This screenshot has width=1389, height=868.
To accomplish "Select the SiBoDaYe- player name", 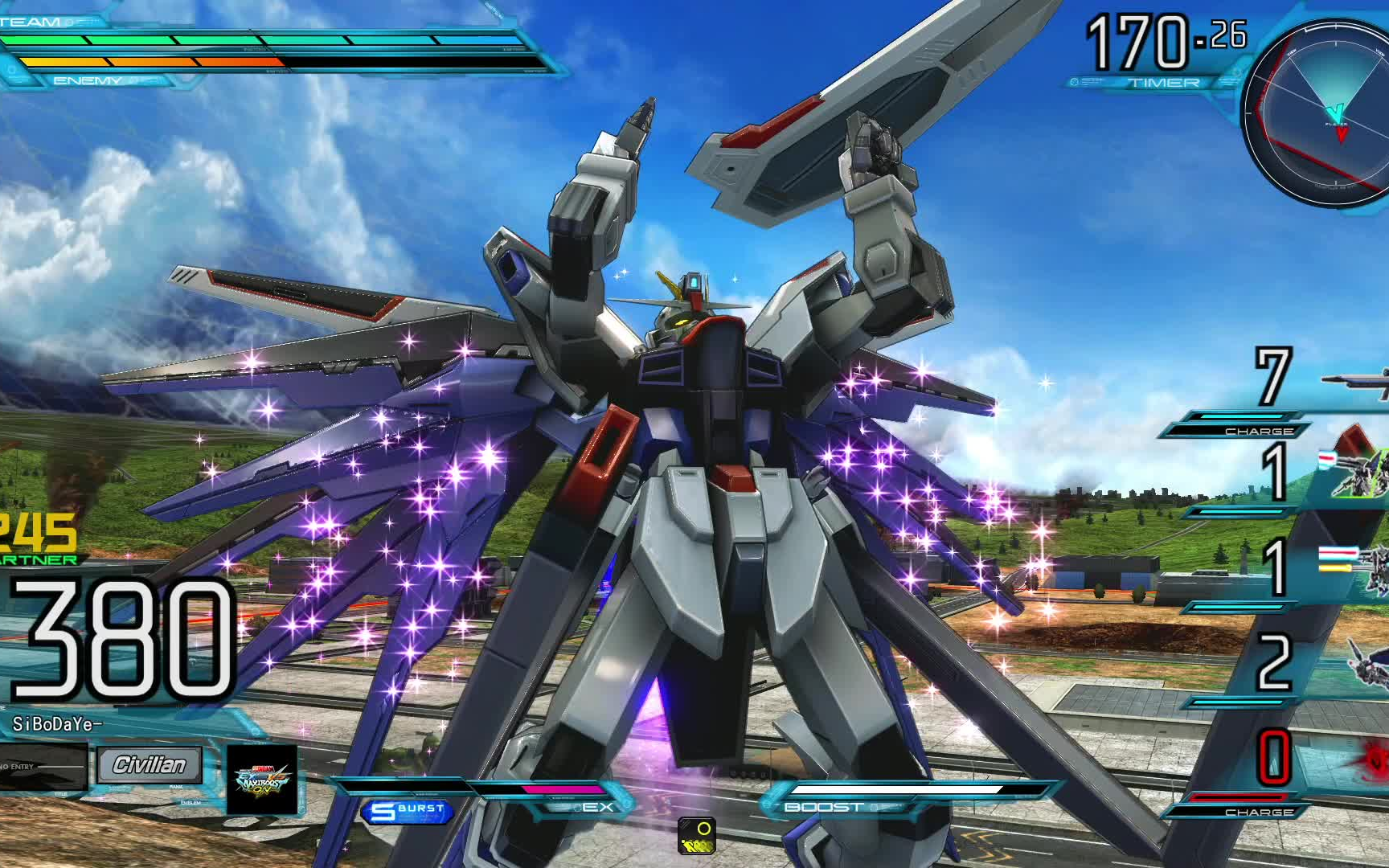I will [57, 724].
